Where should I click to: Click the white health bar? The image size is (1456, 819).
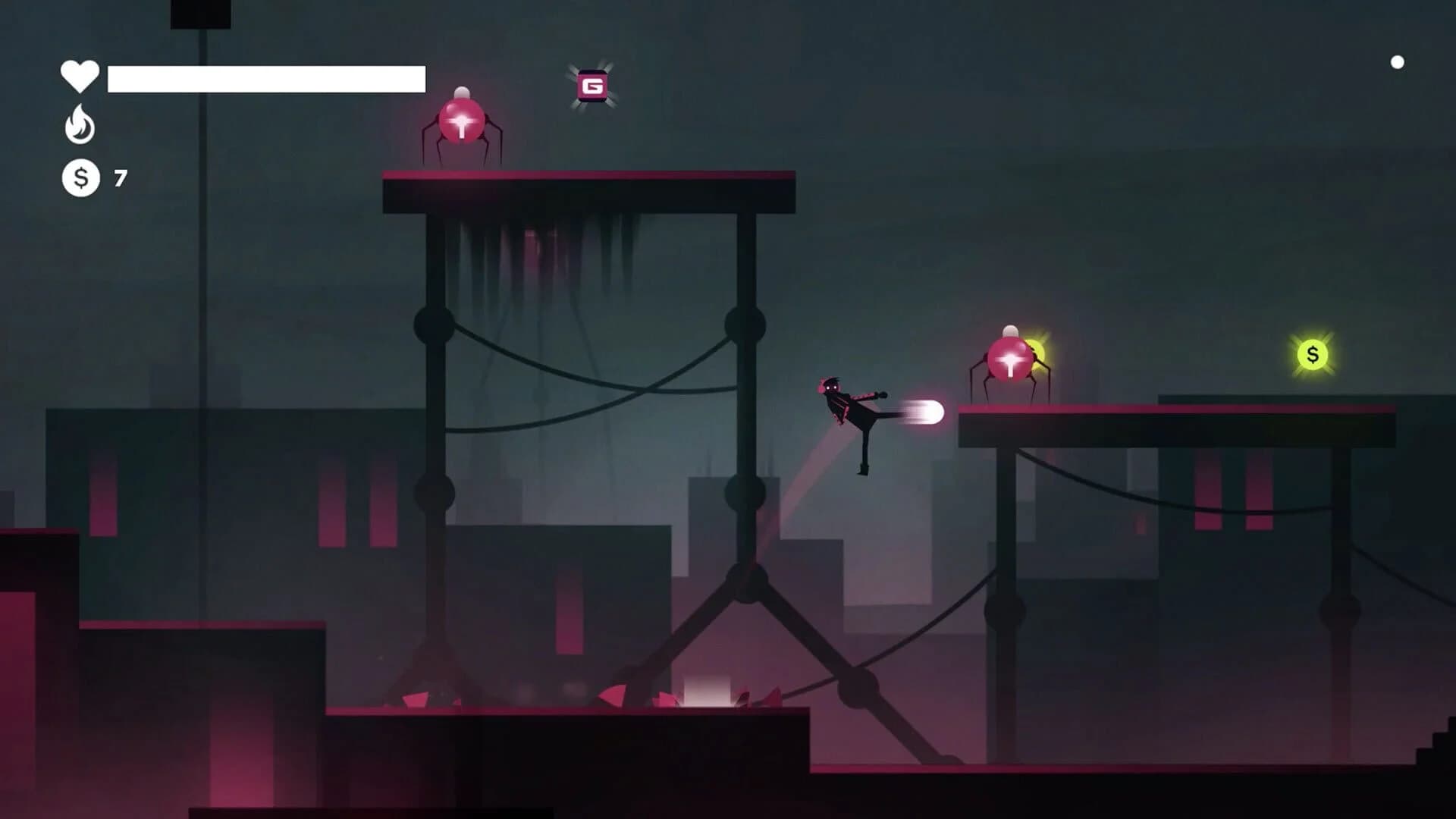pos(265,76)
